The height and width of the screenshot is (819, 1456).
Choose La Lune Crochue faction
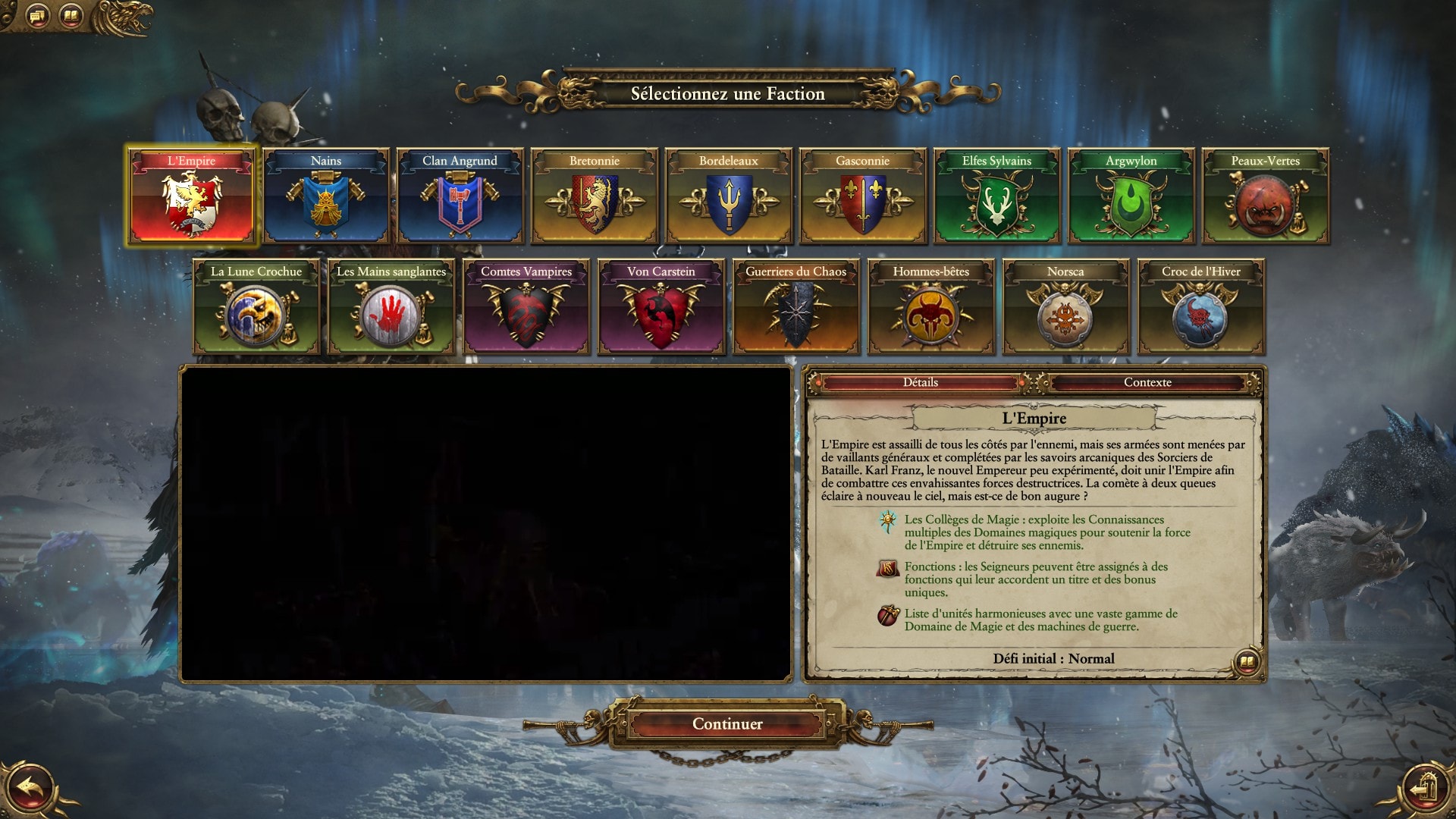pyautogui.click(x=256, y=308)
